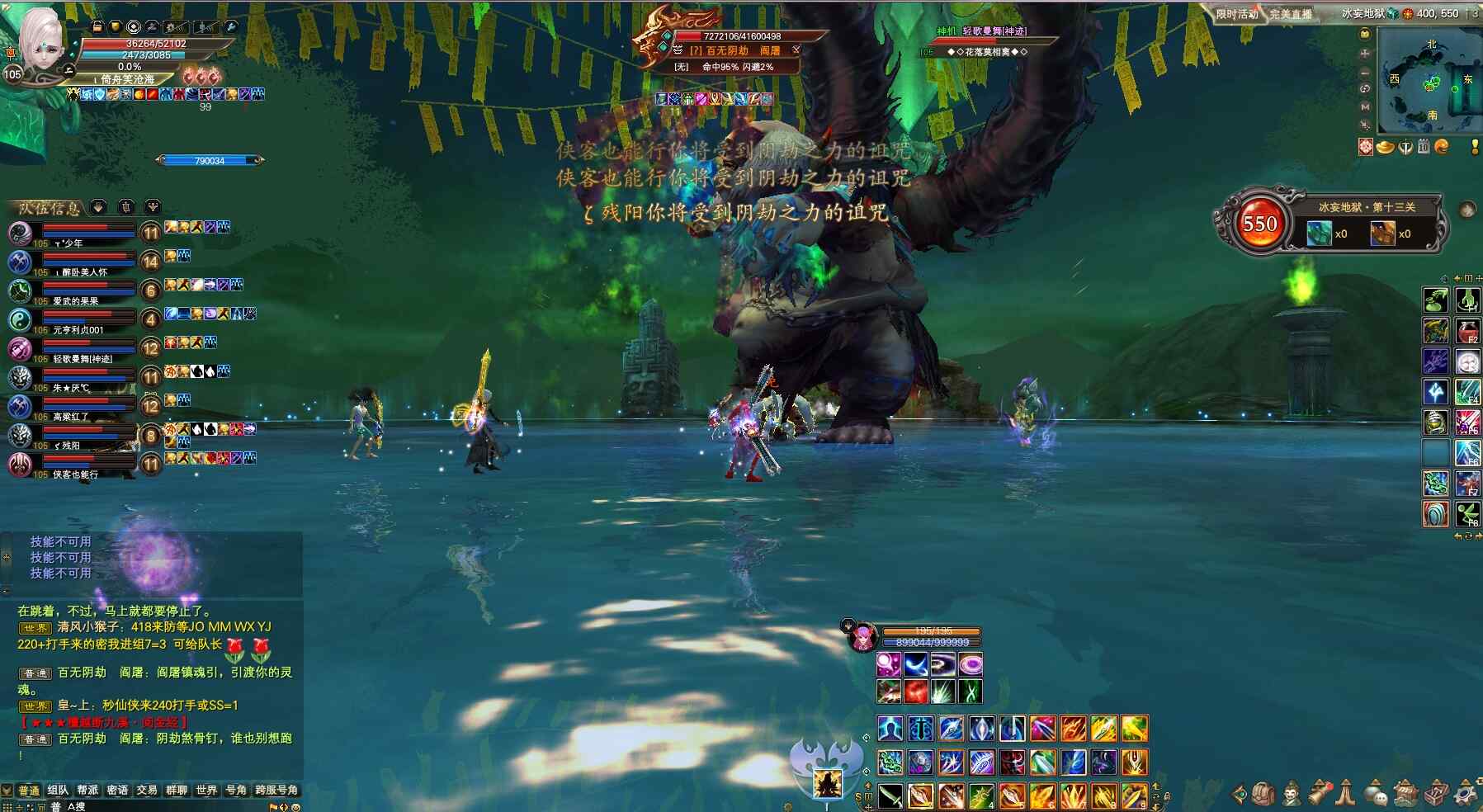Open the 完美直播 live stream button

click(1291, 14)
